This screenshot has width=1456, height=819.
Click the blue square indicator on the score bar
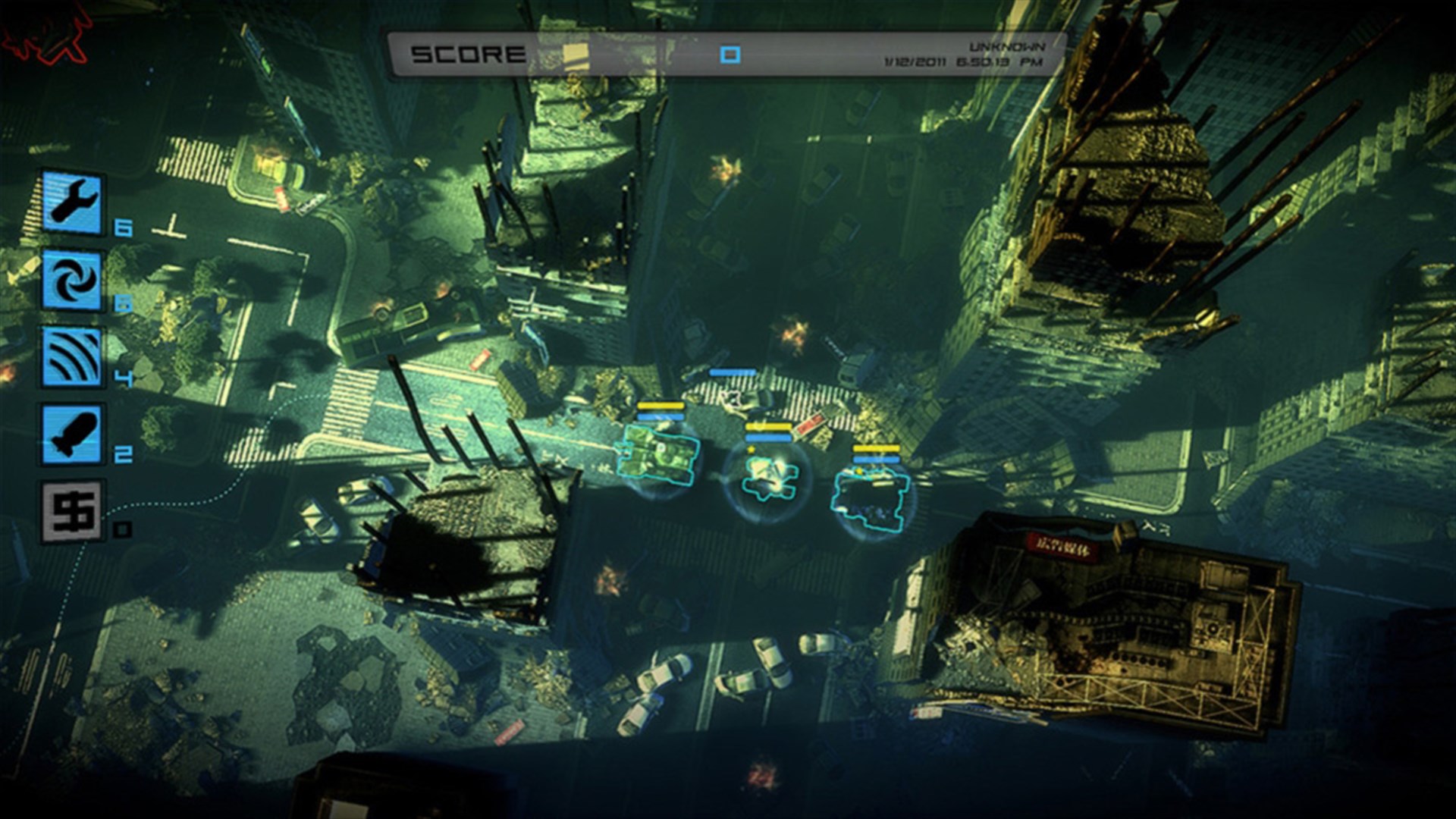click(x=730, y=53)
